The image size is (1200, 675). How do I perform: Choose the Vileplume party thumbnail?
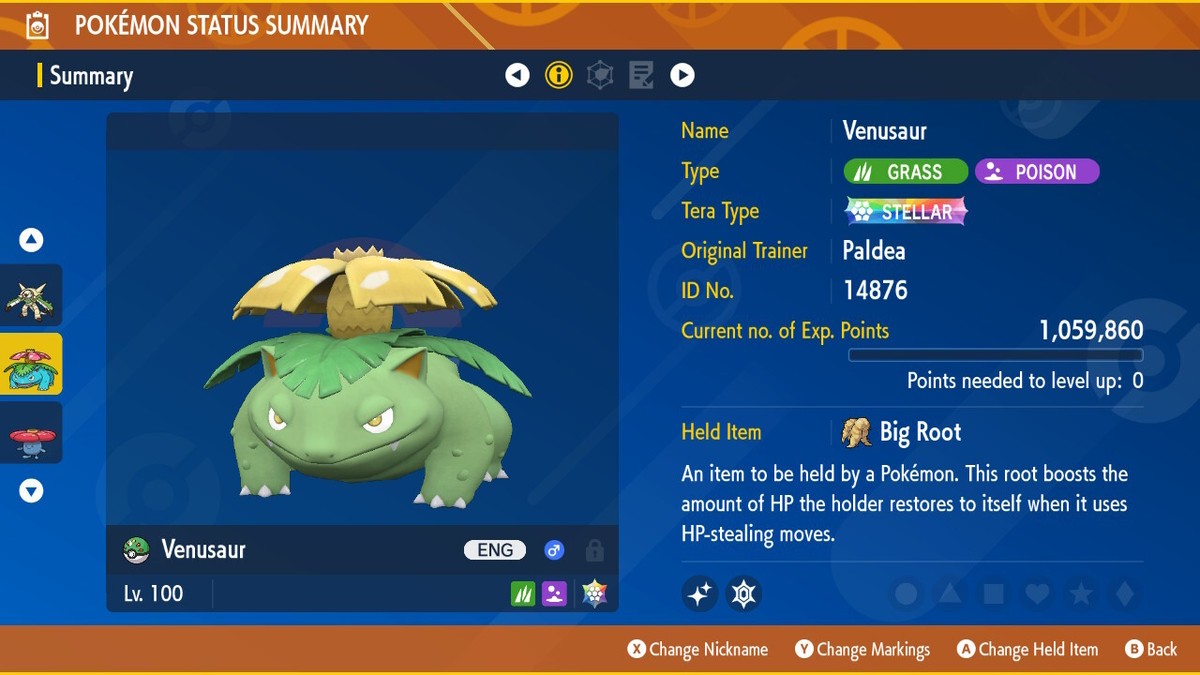point(31,433)
